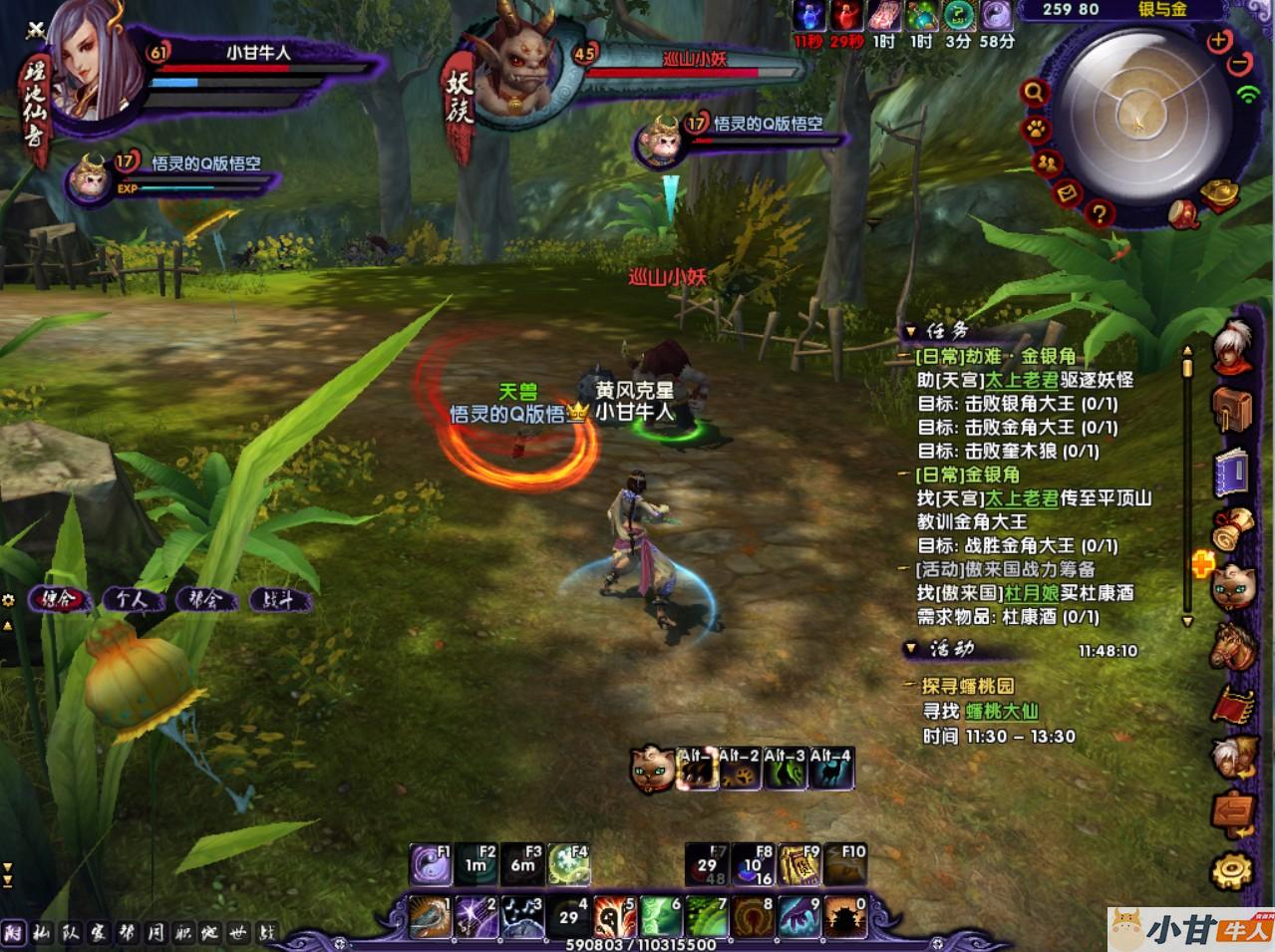
Task: Open the horse mount icon
Action: 1232,646
